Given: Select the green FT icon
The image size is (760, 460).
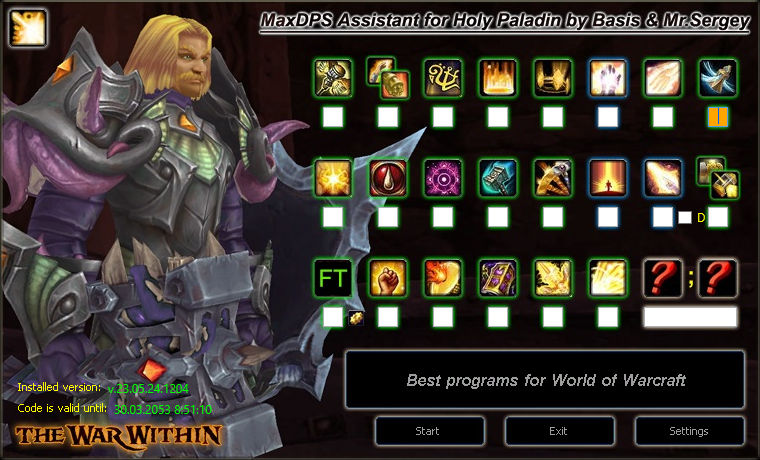Looking at the screenshot, I should [333, 278].
